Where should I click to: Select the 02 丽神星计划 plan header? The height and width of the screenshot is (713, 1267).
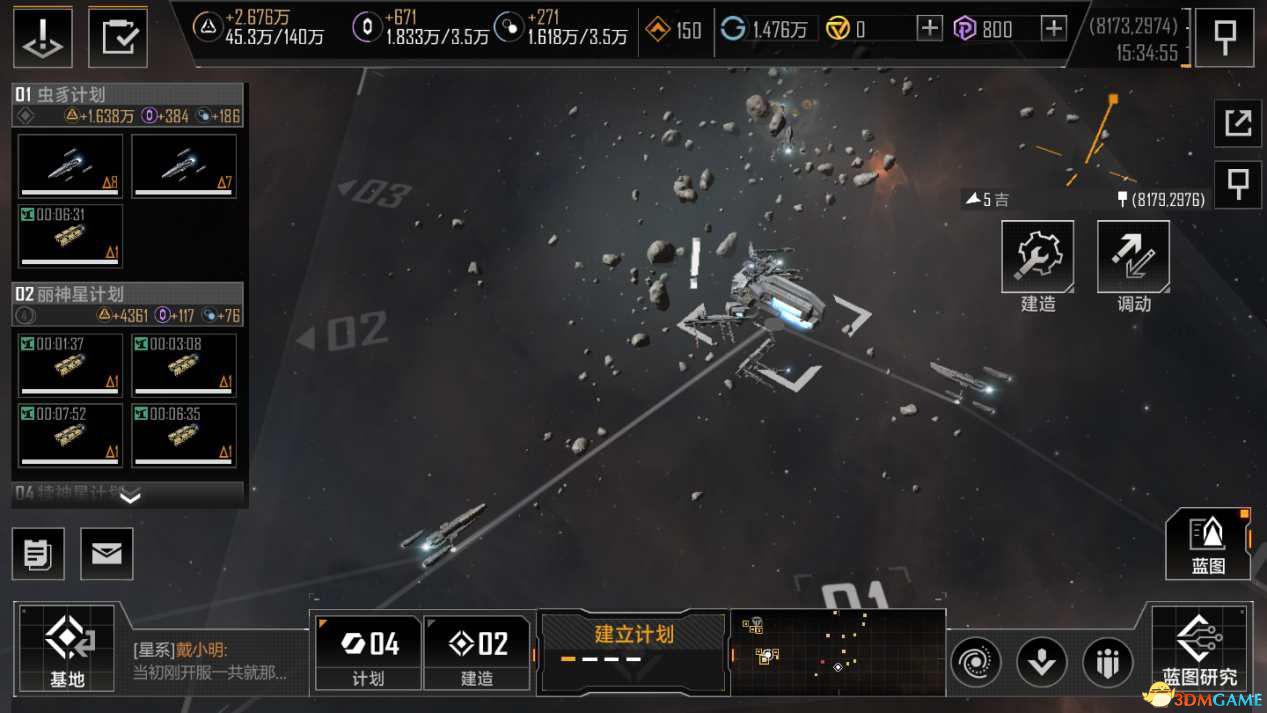point(128,294)
